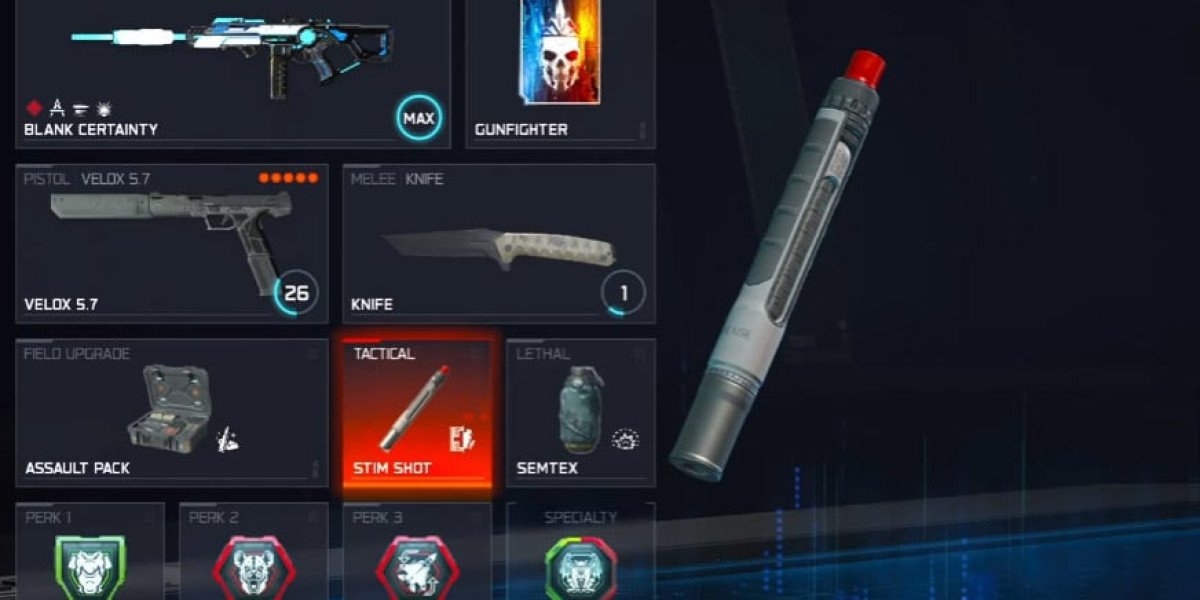
Task: Open the Assault Pack field upgrade slot
Action: [172, 412]
